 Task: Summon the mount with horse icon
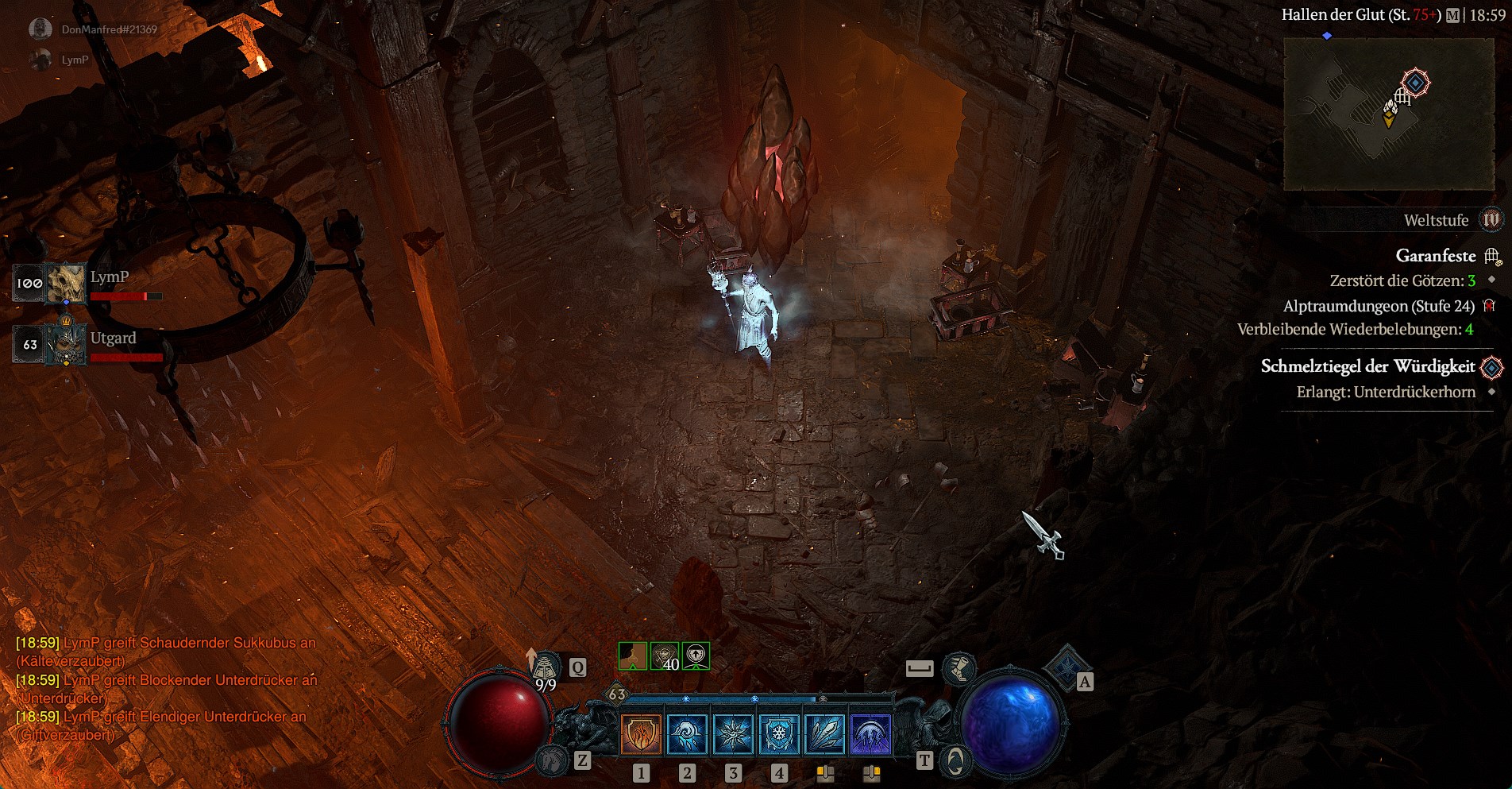pos(553,760)
